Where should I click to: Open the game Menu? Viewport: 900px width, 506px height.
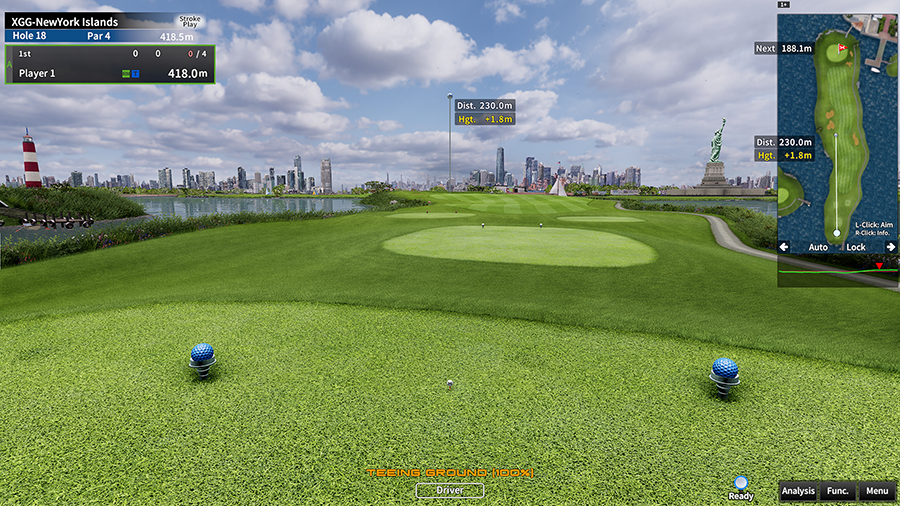[x=876, y=491]
